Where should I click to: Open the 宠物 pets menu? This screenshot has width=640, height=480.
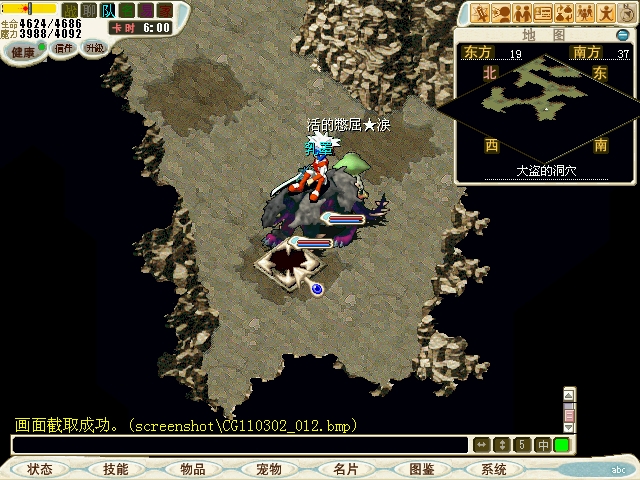[268, 469]
